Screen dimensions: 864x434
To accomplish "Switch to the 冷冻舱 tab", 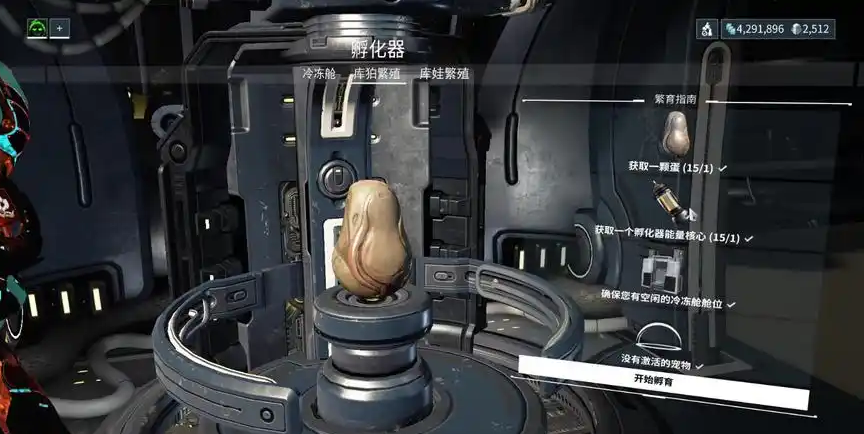I will [319, 73].
